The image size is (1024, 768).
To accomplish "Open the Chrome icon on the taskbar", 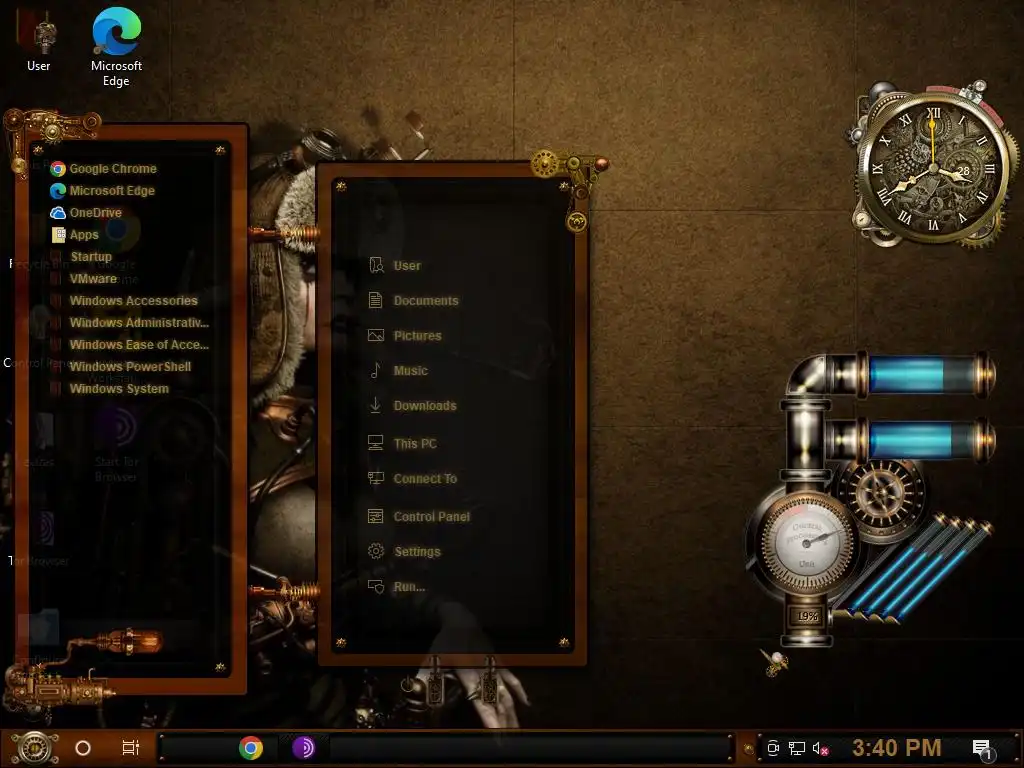I will pos(251,748).
